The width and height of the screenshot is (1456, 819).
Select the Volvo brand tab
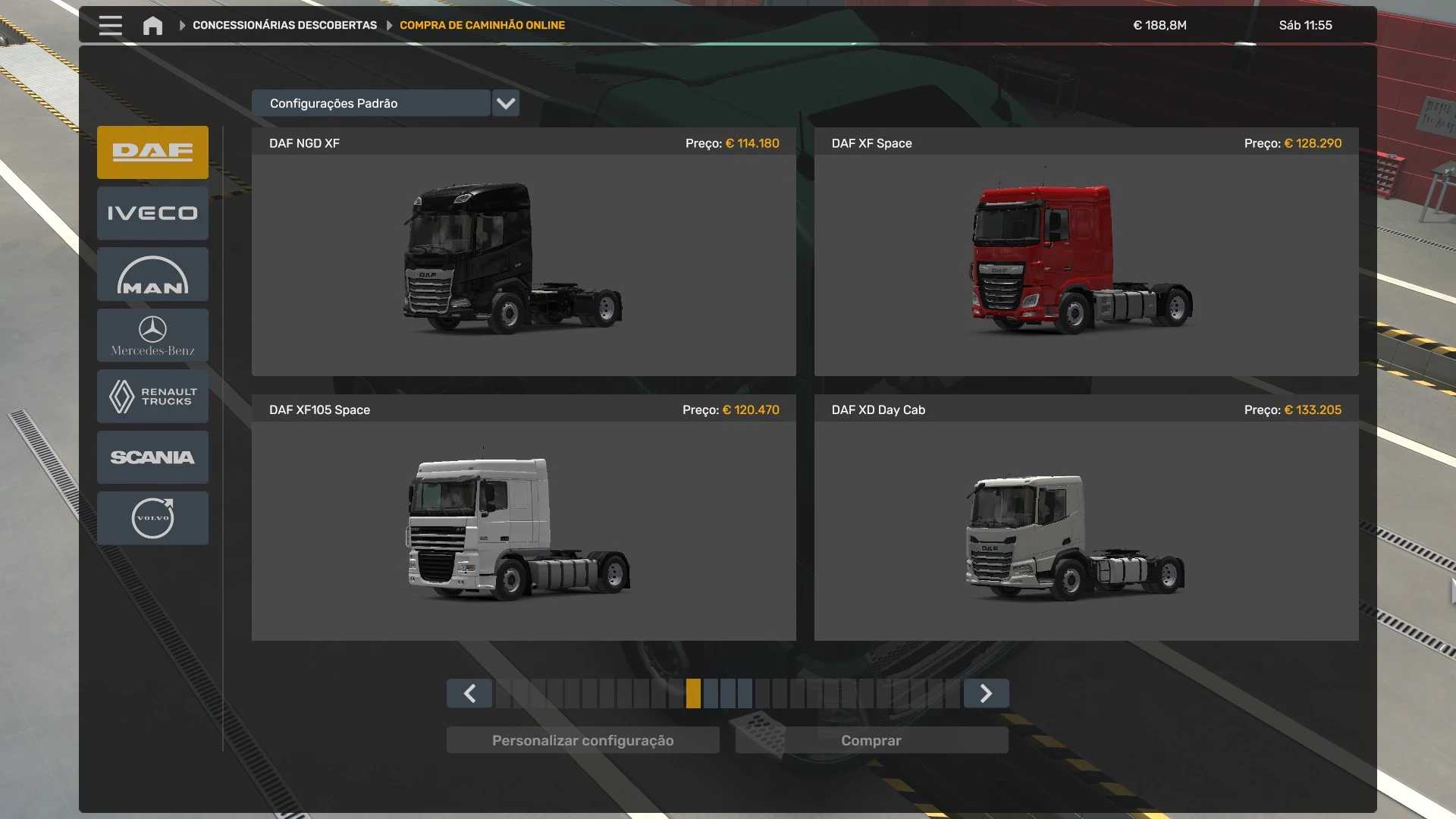coord(152,518)
